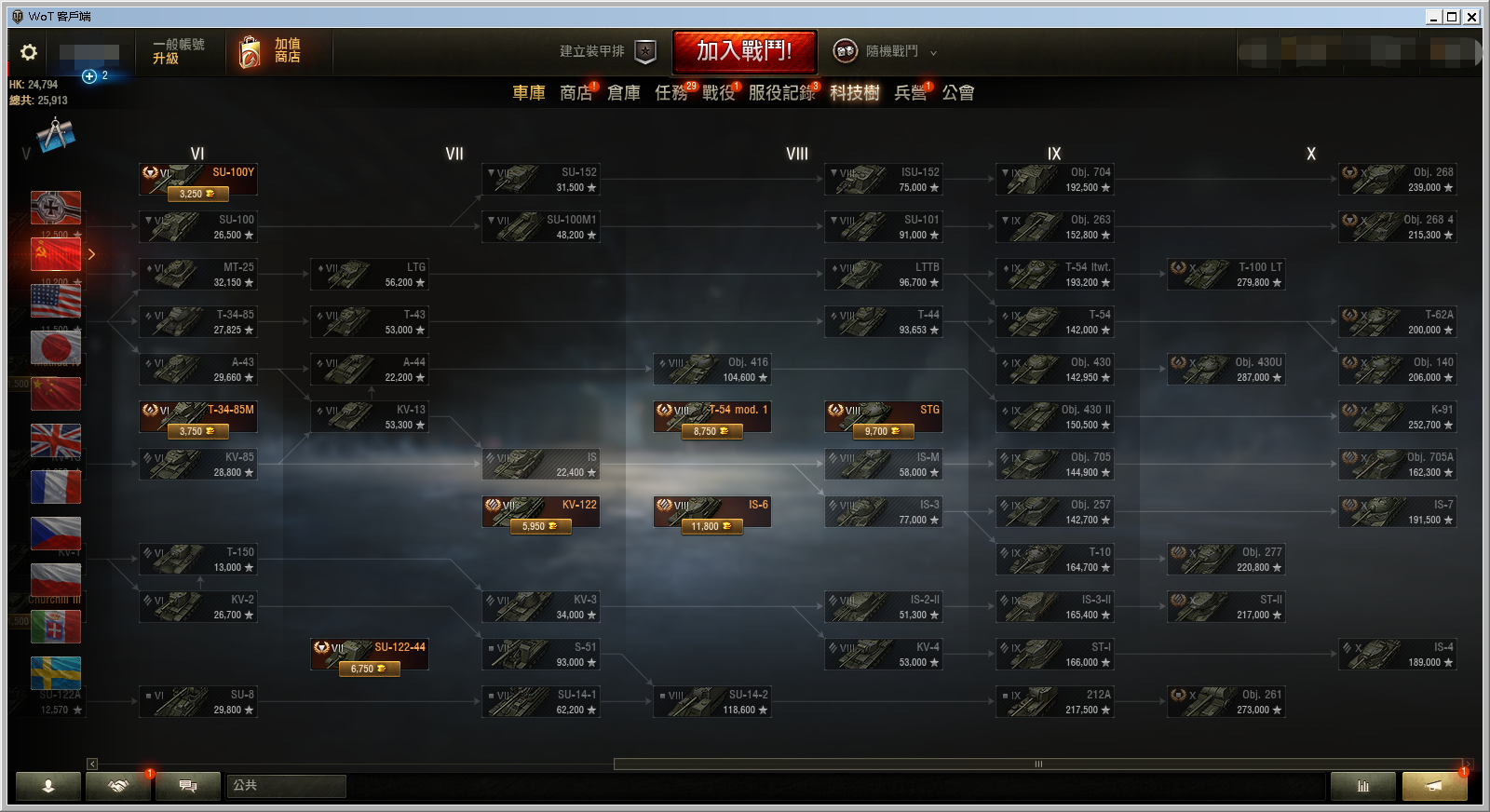Viewport: 1490px width, 812px height.
Task: Select the T-54 tier IX tank node
Action: (1054, 322)
